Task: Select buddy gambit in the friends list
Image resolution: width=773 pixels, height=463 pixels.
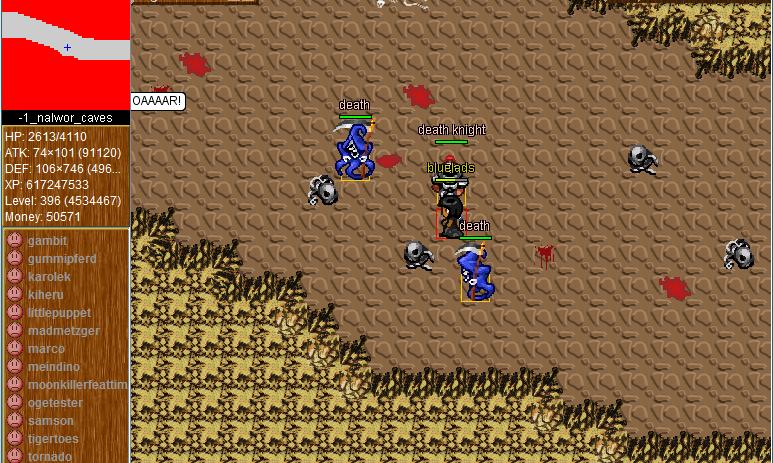Action: 47,241
